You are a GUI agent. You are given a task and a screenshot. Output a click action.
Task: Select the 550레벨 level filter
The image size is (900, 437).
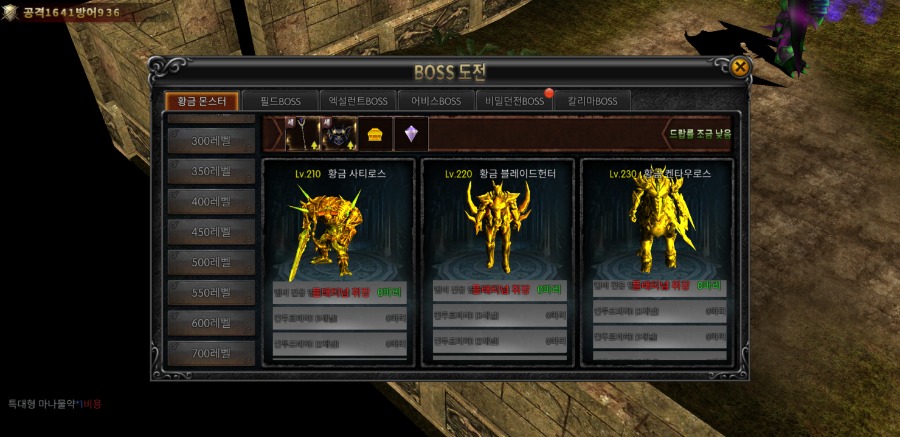(x=211, y=293)
